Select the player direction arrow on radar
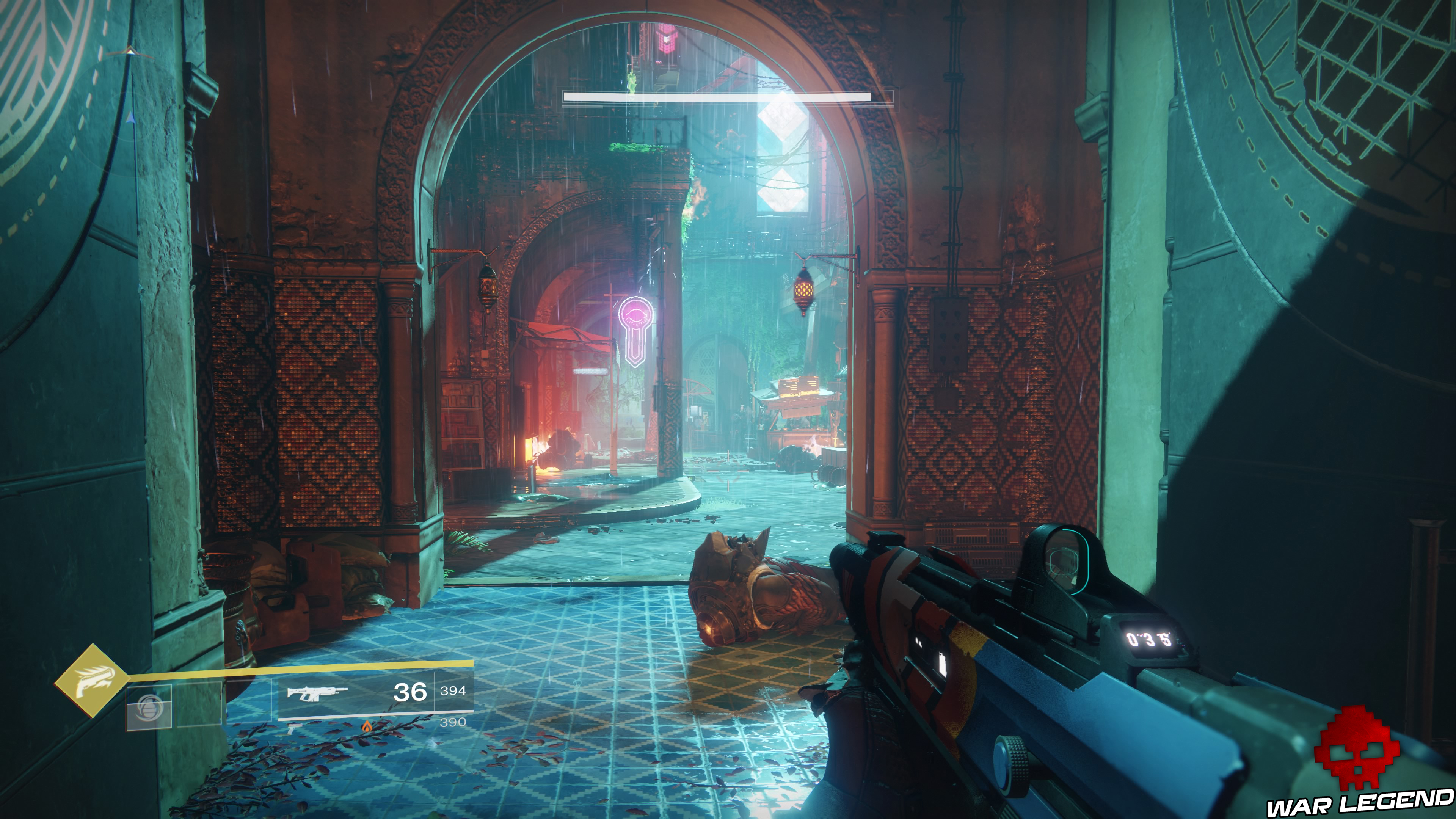1456x819 pixels. tap(131, 118)
